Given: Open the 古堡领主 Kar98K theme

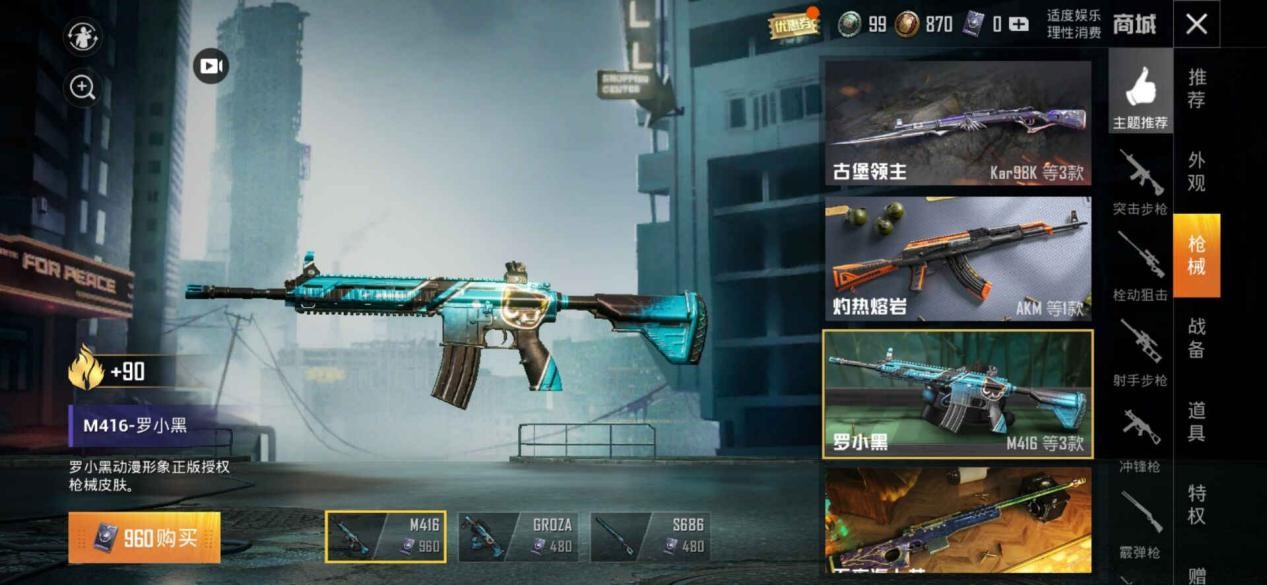Looking at the screenshot, I should 957,123.
